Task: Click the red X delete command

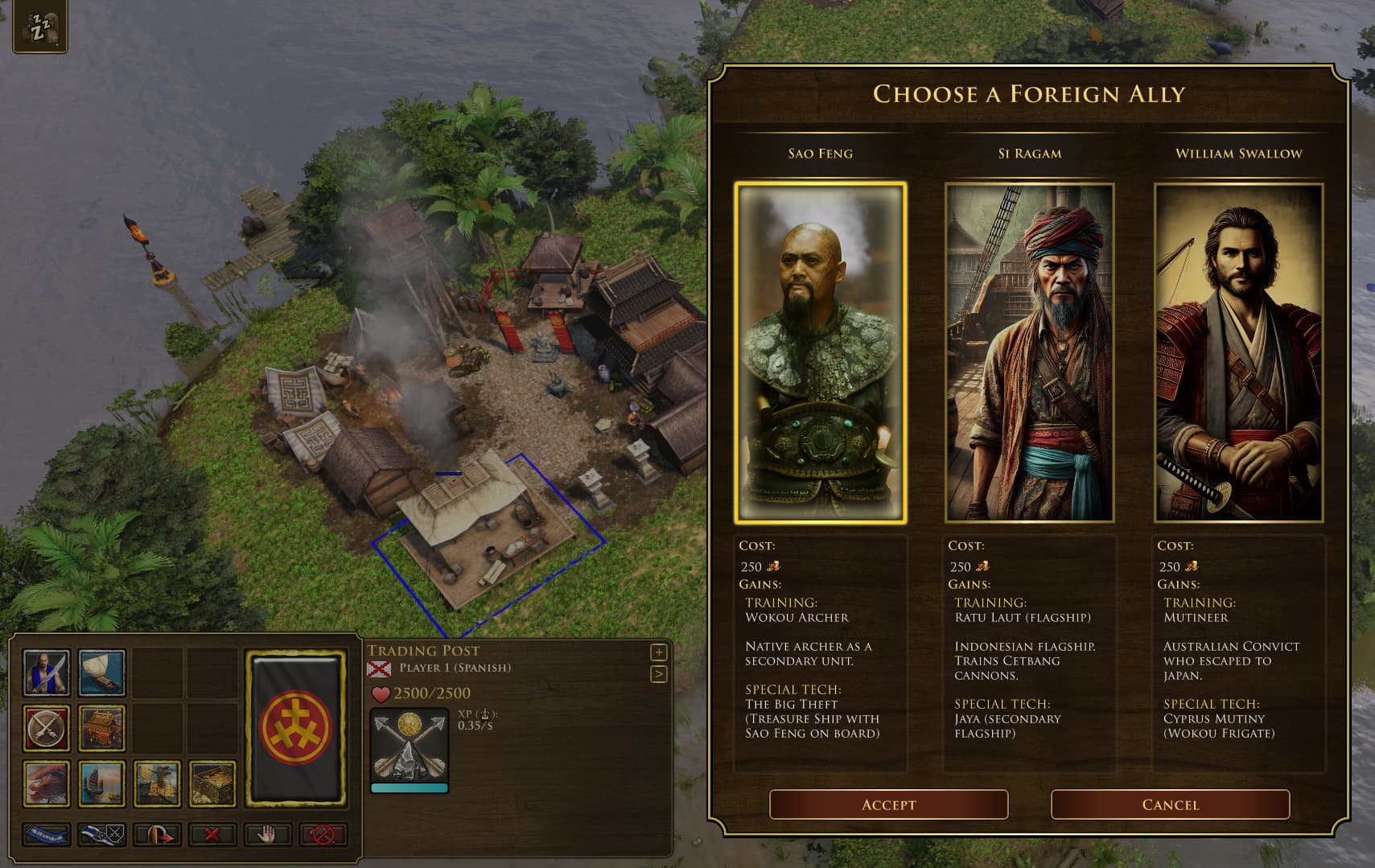Action: (212, 835)
